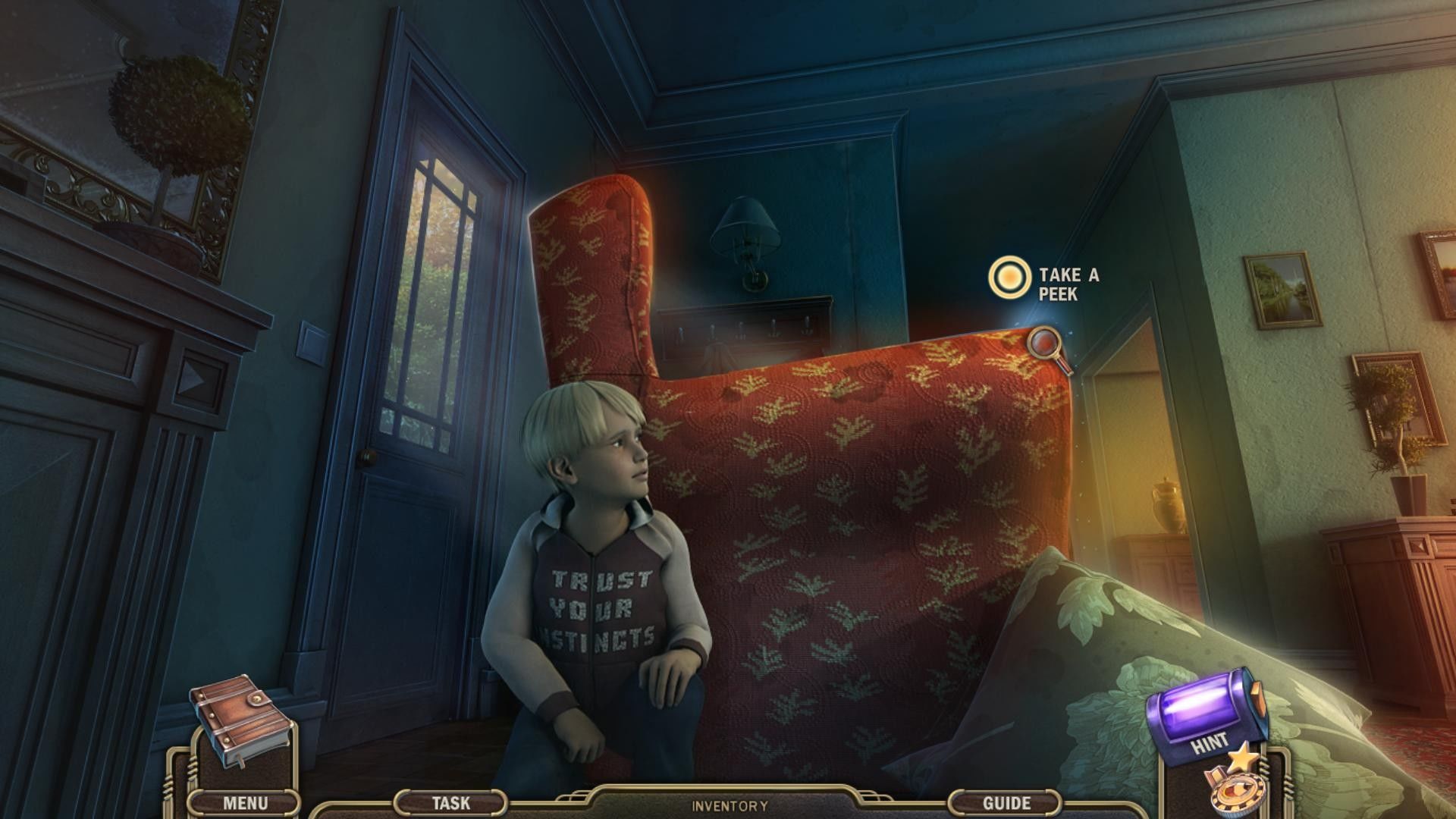The width and height of the screenshot is (1456, 819).
Task: Open the strategy Guide
Action: [x=1006, y=802]
